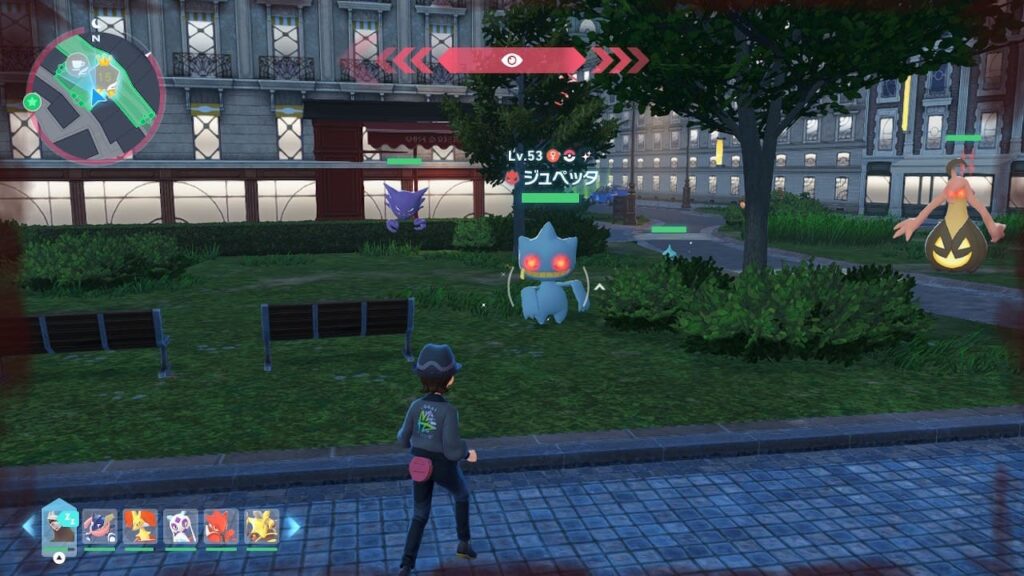Switch to Greninja in the party bar
Viewport: 1024px width, 576px height.
coord(100,526)
